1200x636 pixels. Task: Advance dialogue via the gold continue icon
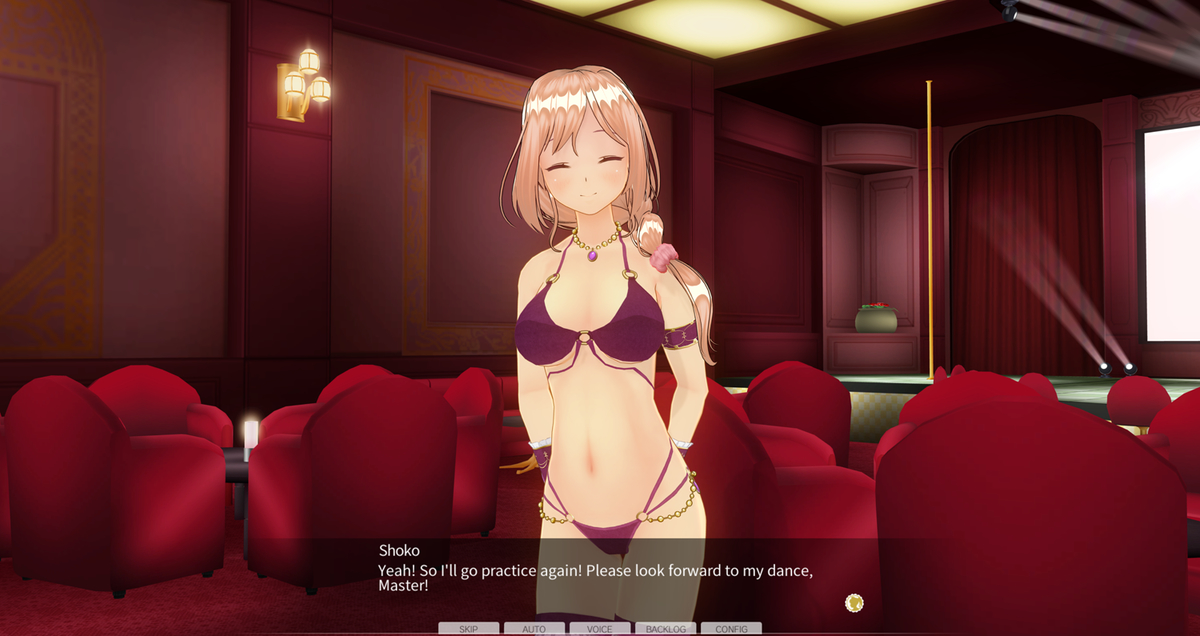click(854, 602)
